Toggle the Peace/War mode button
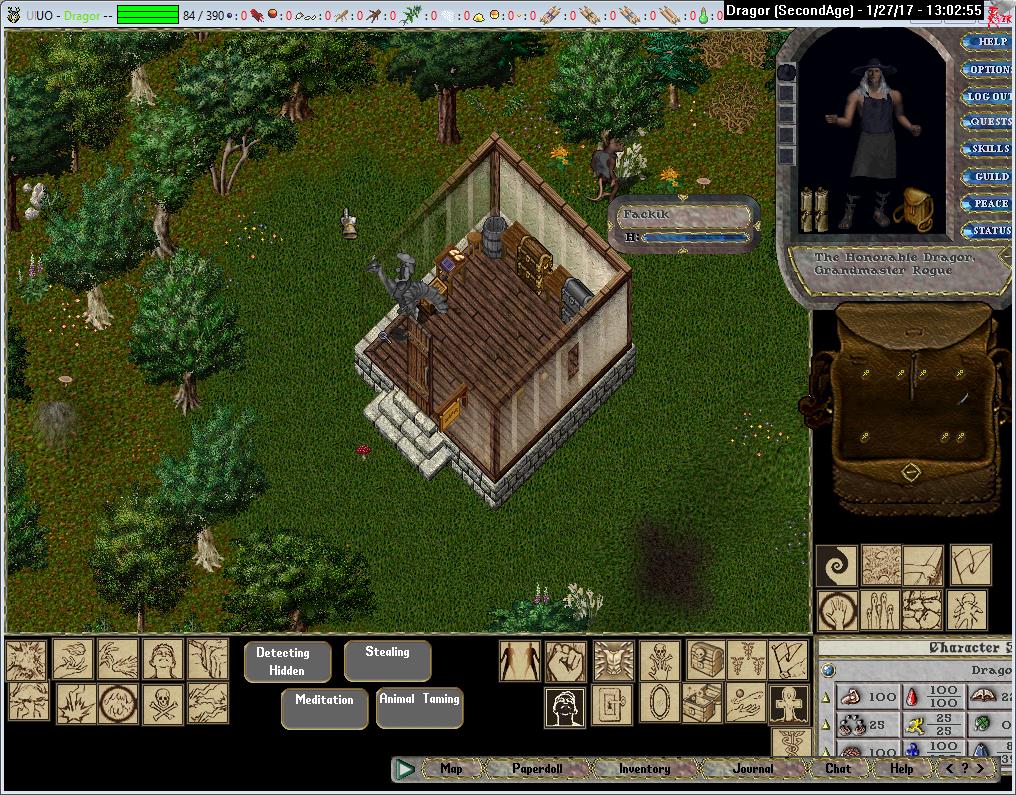Screen dimensions: 1016x795 (x=990, y=203)
